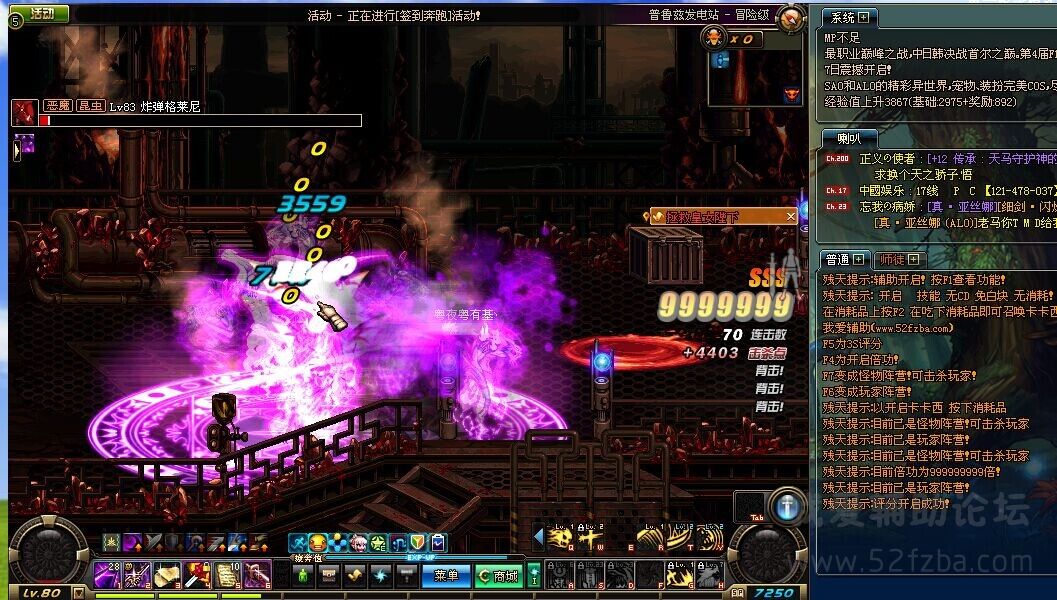Open the 商城 shop
This screenshot has width=1057, height=600.
(498, 575)
